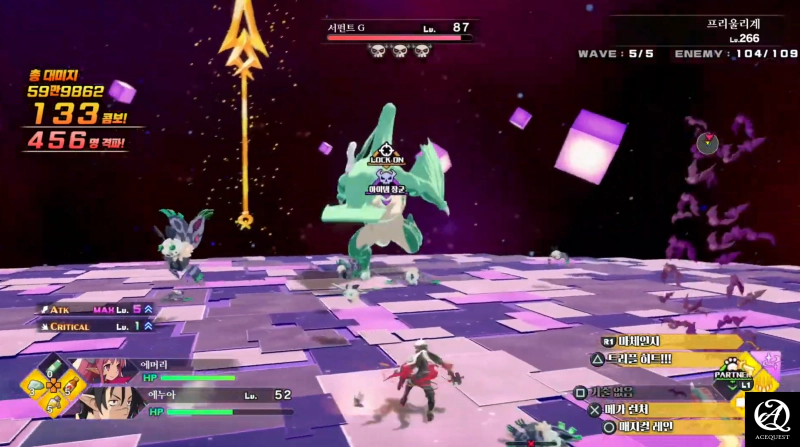Click the ATK buff level row
The height and width of the screenshot is (447, 800).
pyautogui.click(x=97, y=309)
